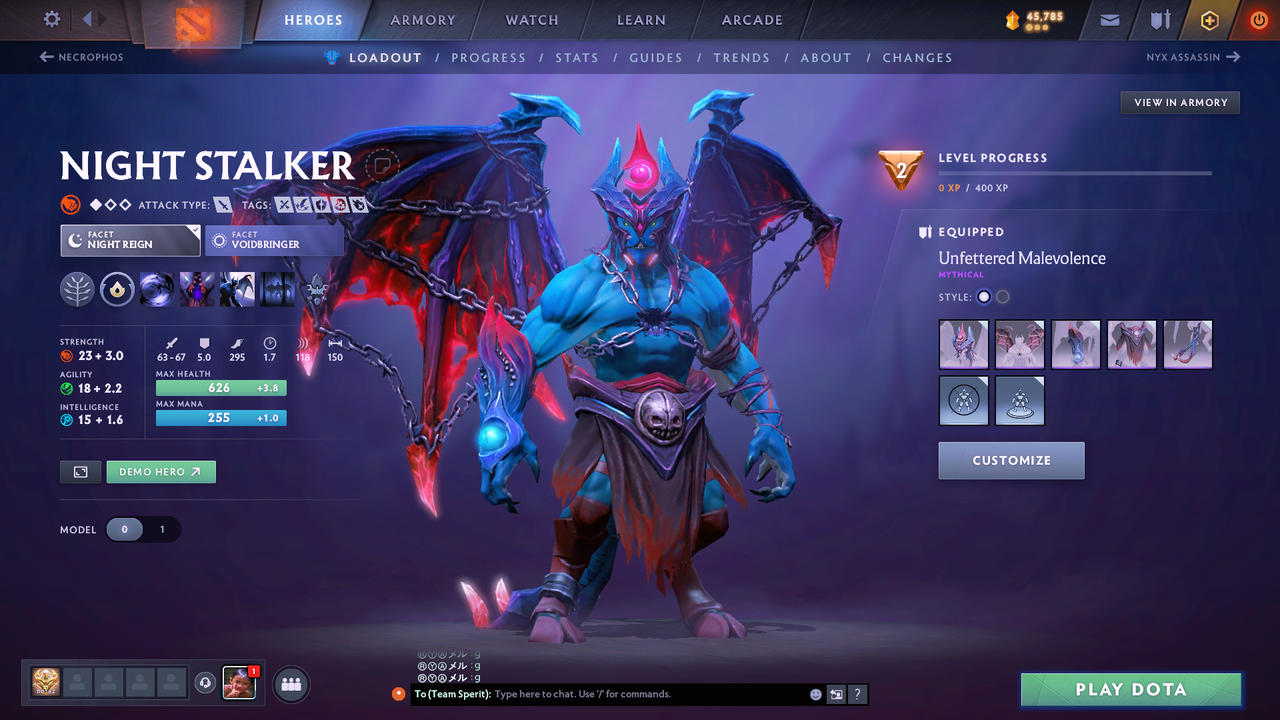Image resolution: width=1280 pixels, height=720 pixels.
Task: Click Night Stalker's innate ability icon
Action: click(x=117, y=289)
